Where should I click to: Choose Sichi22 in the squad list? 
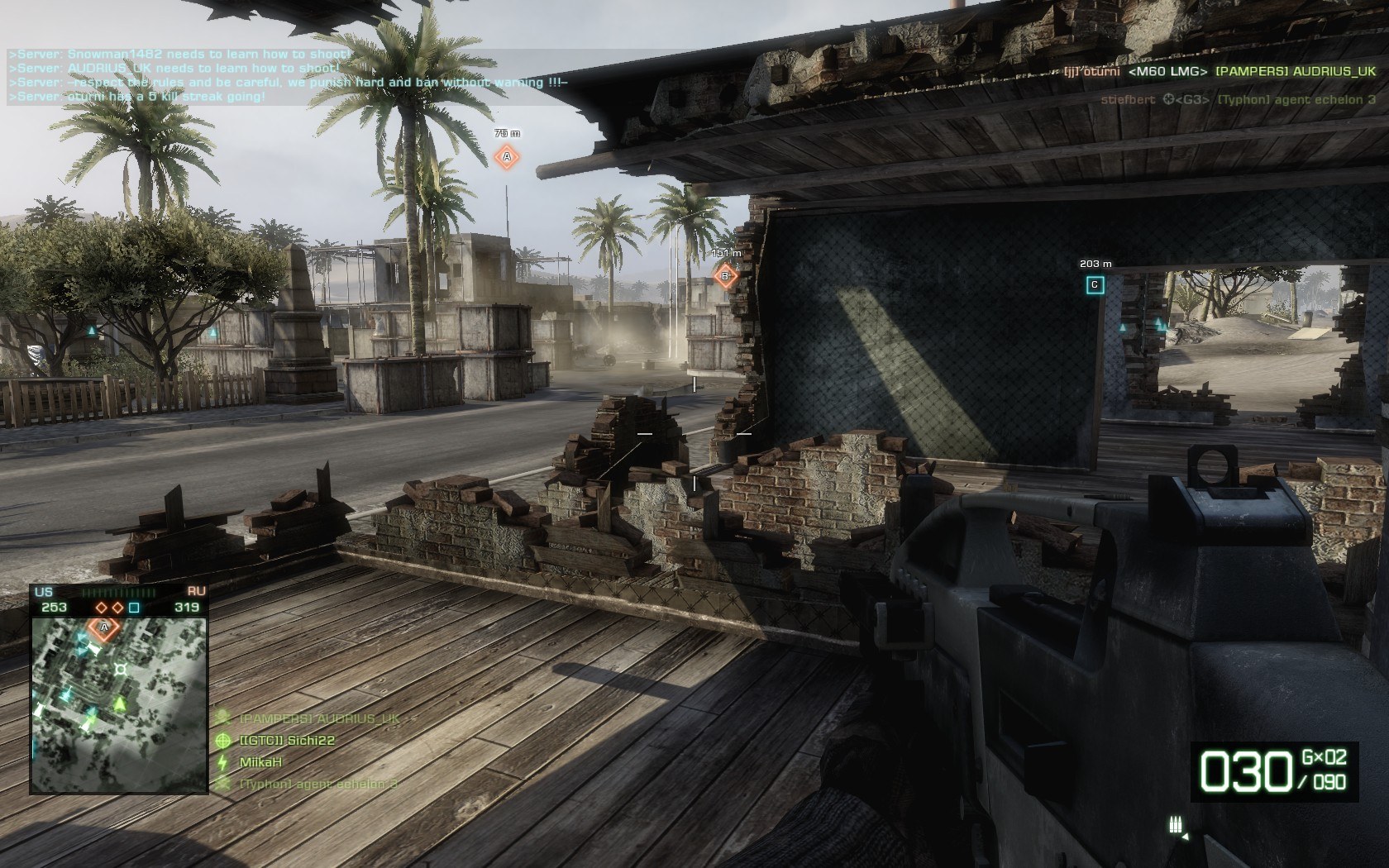pyautogui.click(x=287, y=741)
